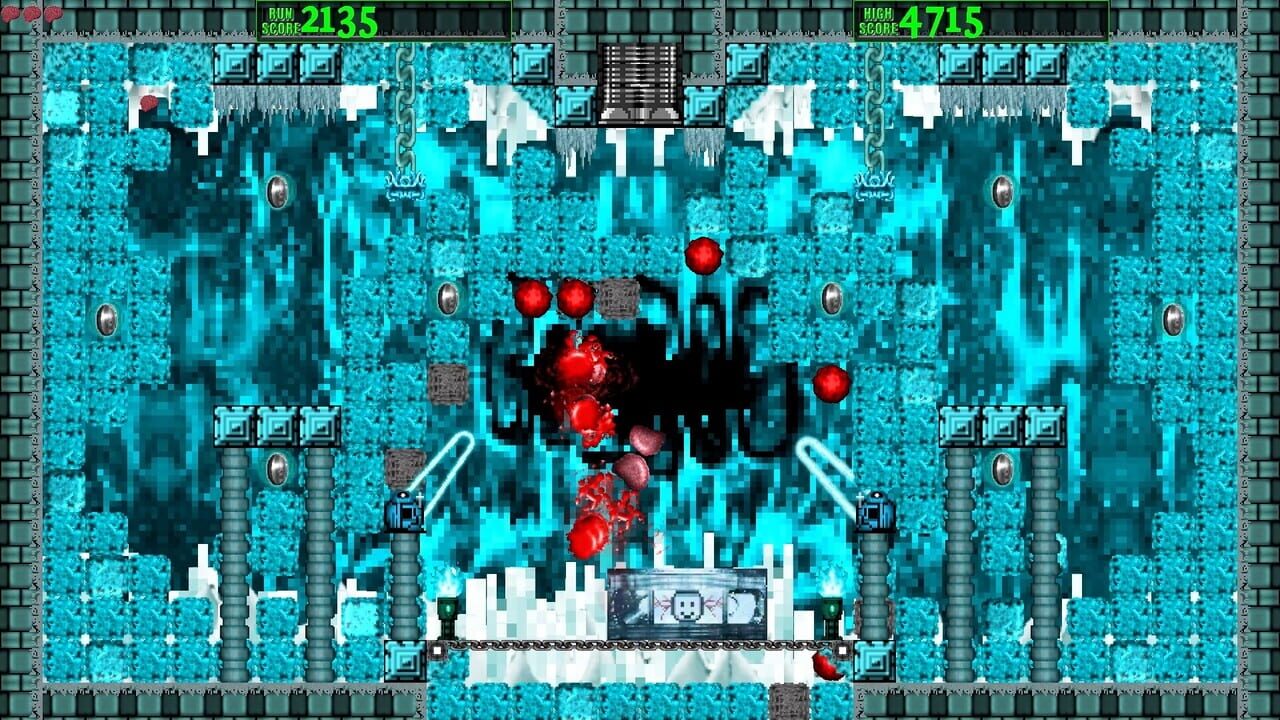Click the left skull emblem hanging from chains
1280x720 pixels.
point(405,185)
